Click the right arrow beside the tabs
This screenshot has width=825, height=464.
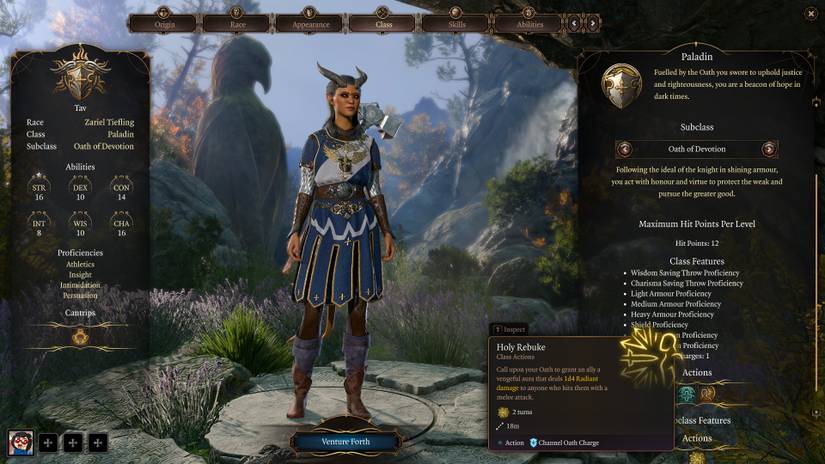[592, 22]
